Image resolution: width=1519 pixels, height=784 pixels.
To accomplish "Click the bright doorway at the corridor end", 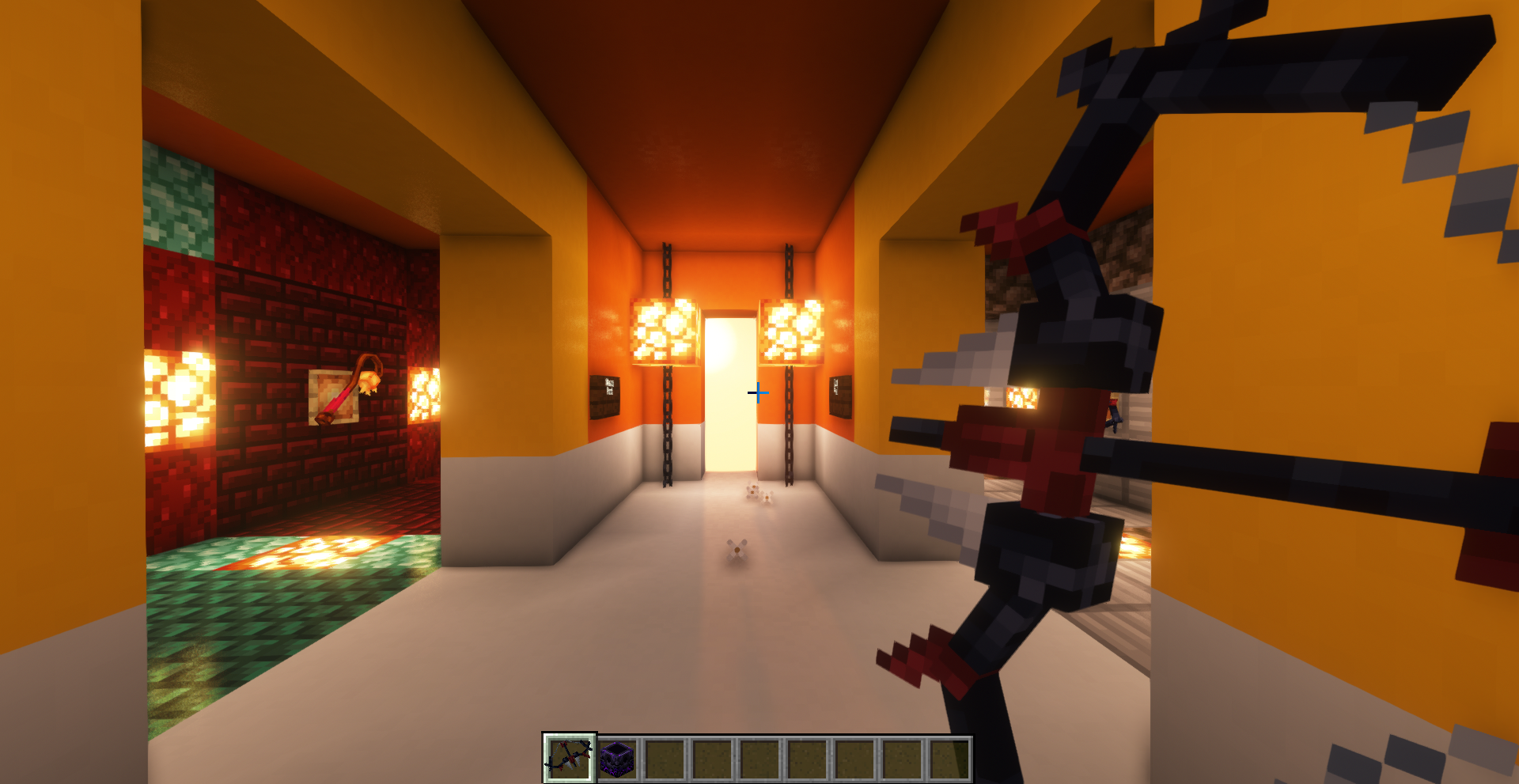I will [729, 396].
